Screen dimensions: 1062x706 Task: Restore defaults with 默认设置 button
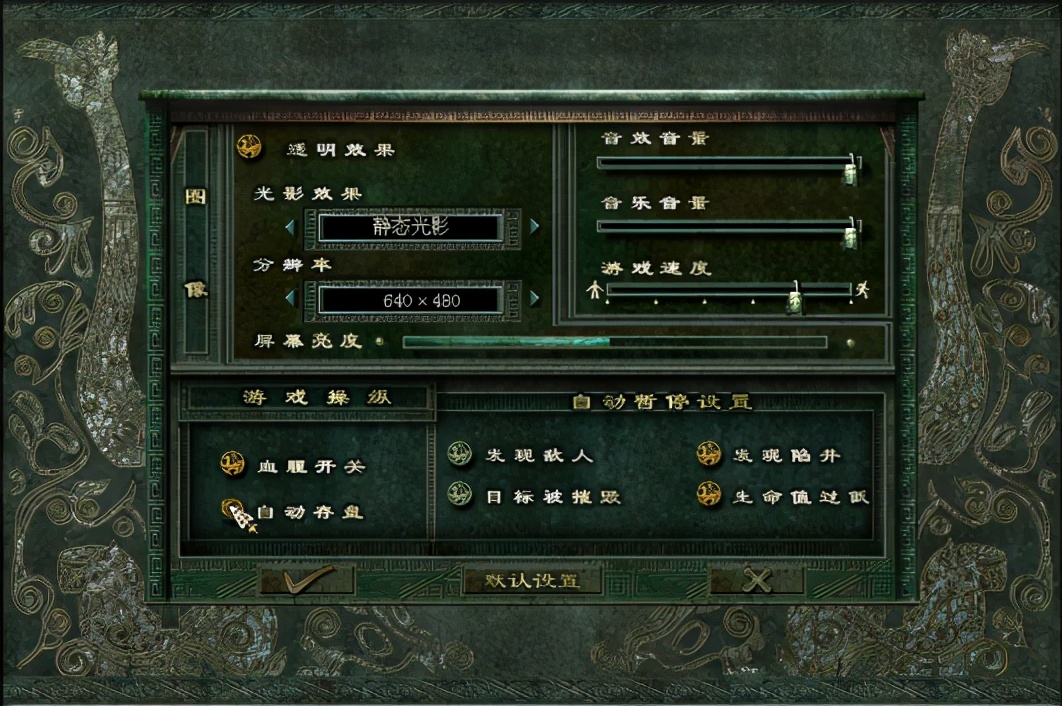coord(531,581)
